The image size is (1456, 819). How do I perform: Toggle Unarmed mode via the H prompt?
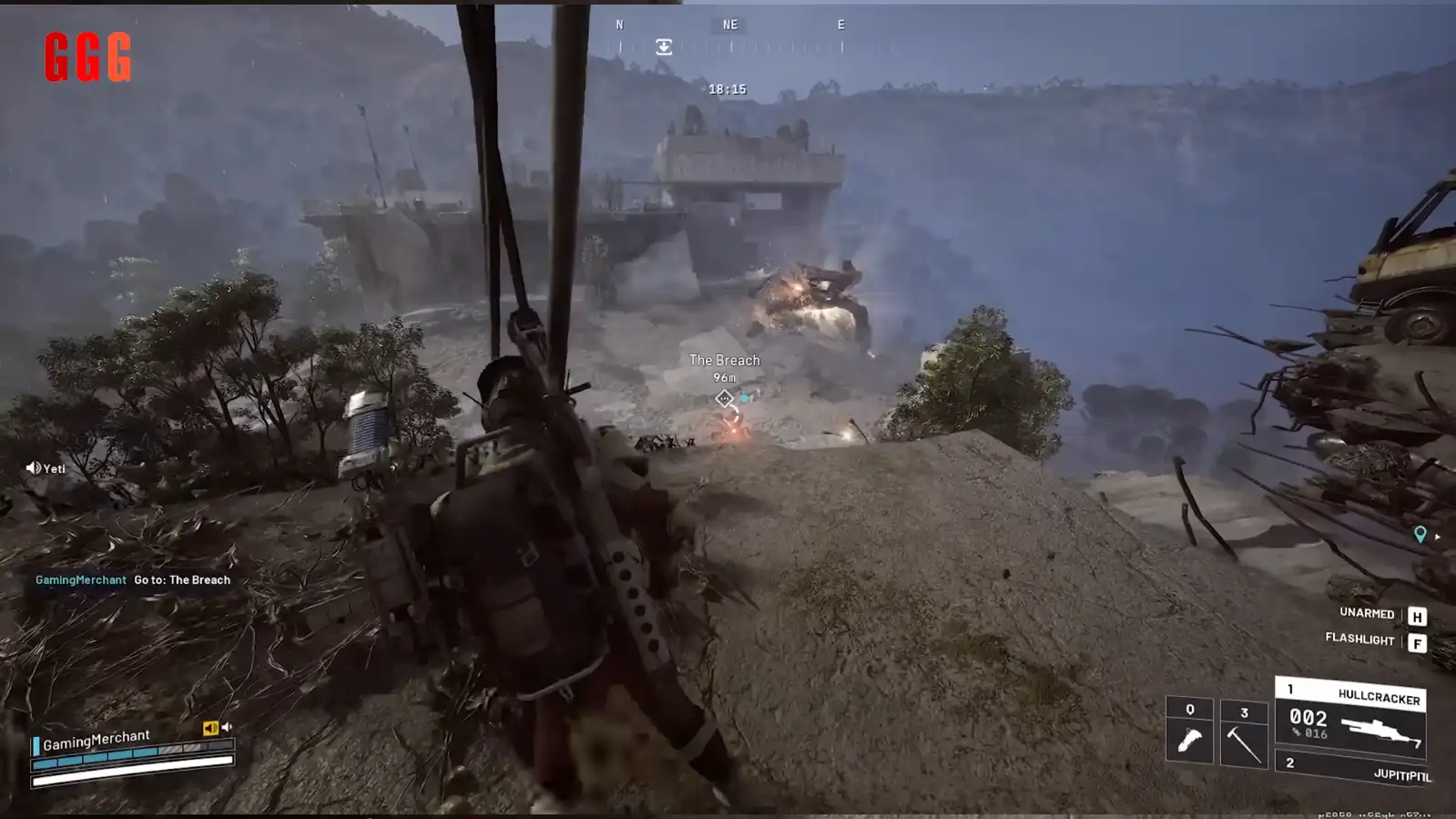[x=1417, y=615]
